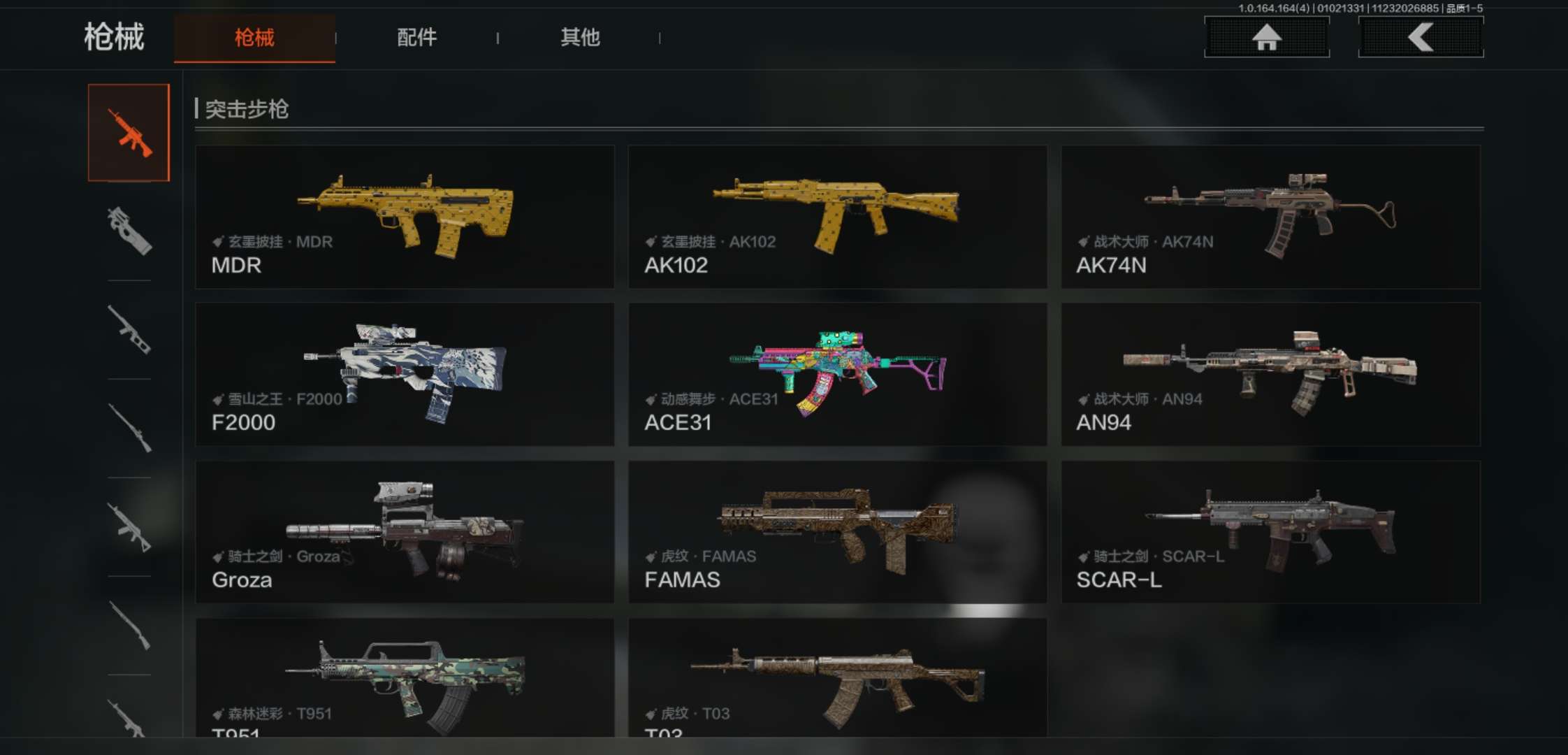
Task: Choose the AK102 gold skin card
Action: 837,217
